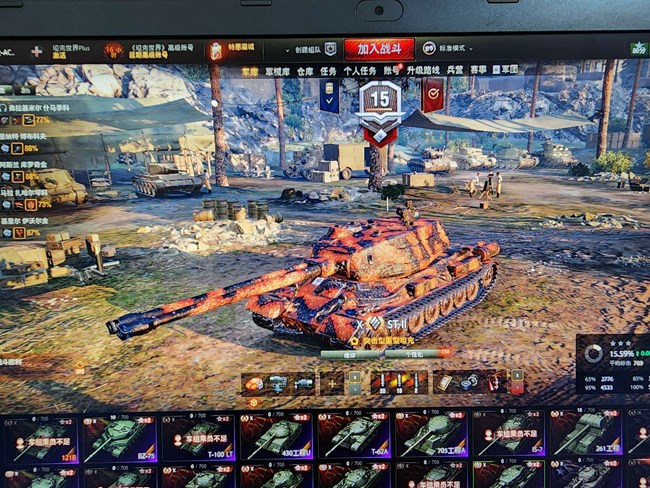Select the T-100 LT tank in carousel
650x488 pixels.
(x=198, y=438)
